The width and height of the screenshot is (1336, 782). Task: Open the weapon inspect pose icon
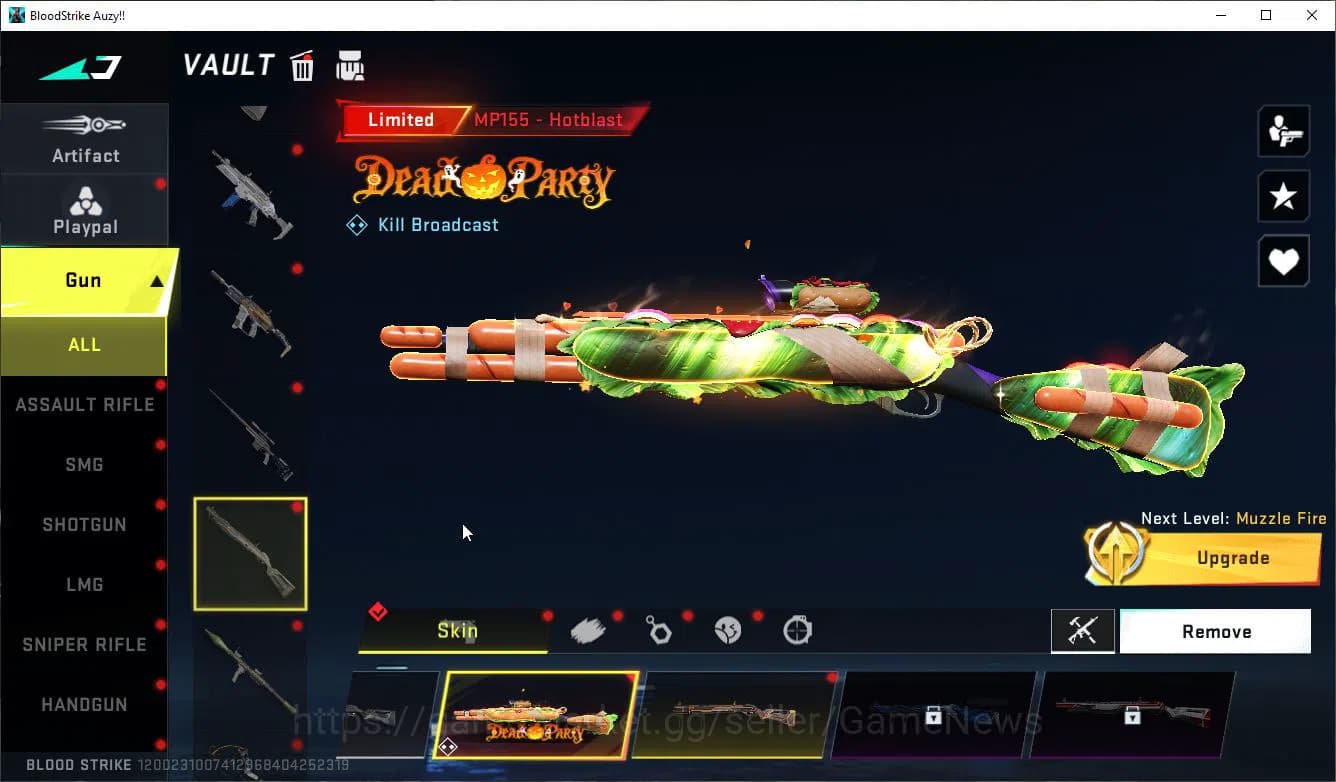coord(1283,130)
